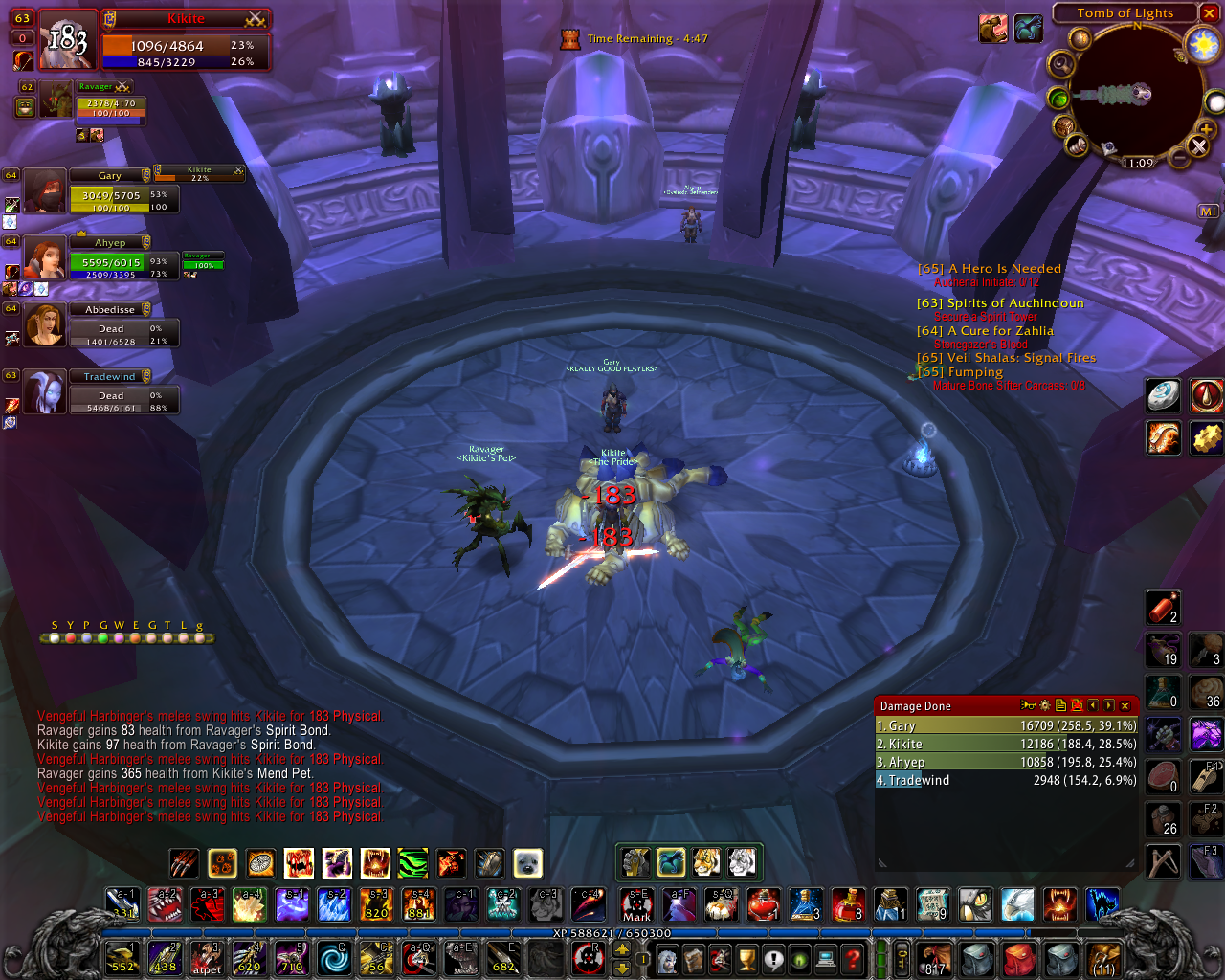Screen dimensions: 1225x980
Task: Click the left arrow on the Damage Done header
Action: pos(1092,705)
